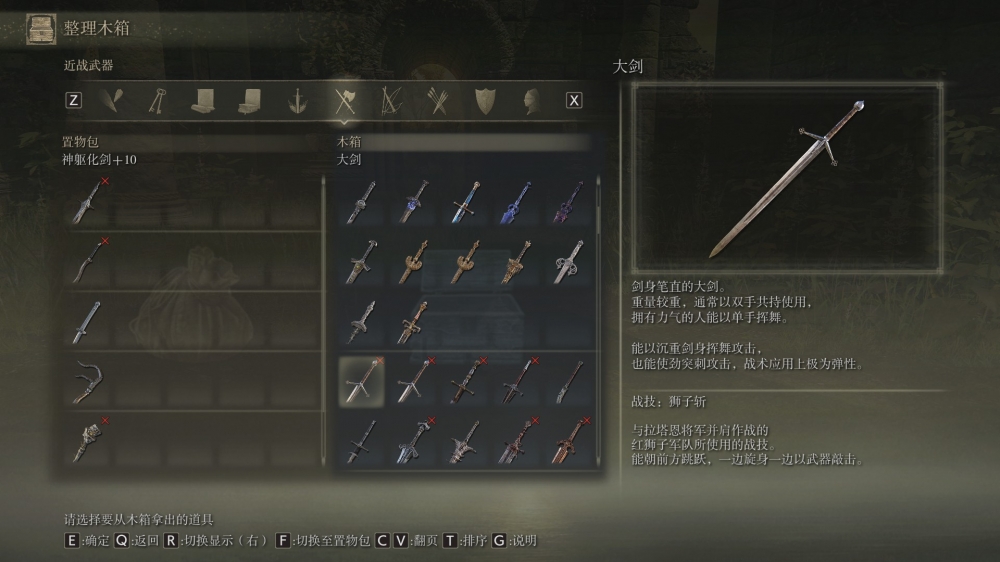Open the arrows ammunition tab

coord(437,100)
